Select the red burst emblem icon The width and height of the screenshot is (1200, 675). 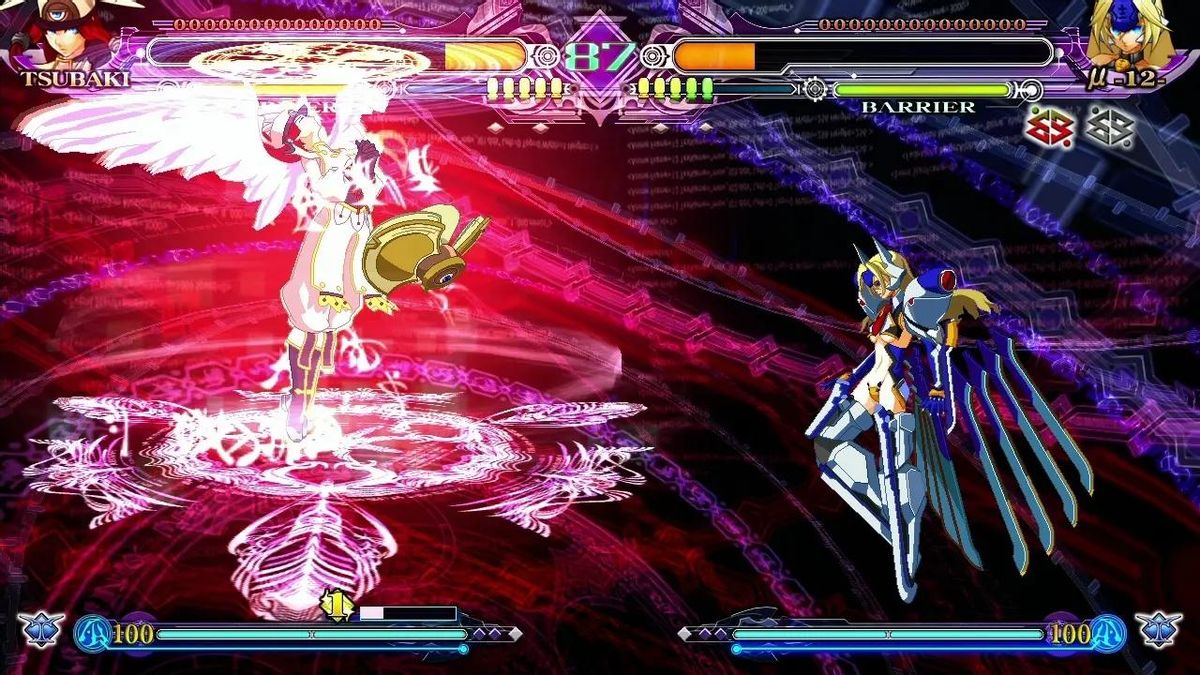(1049, 128)
